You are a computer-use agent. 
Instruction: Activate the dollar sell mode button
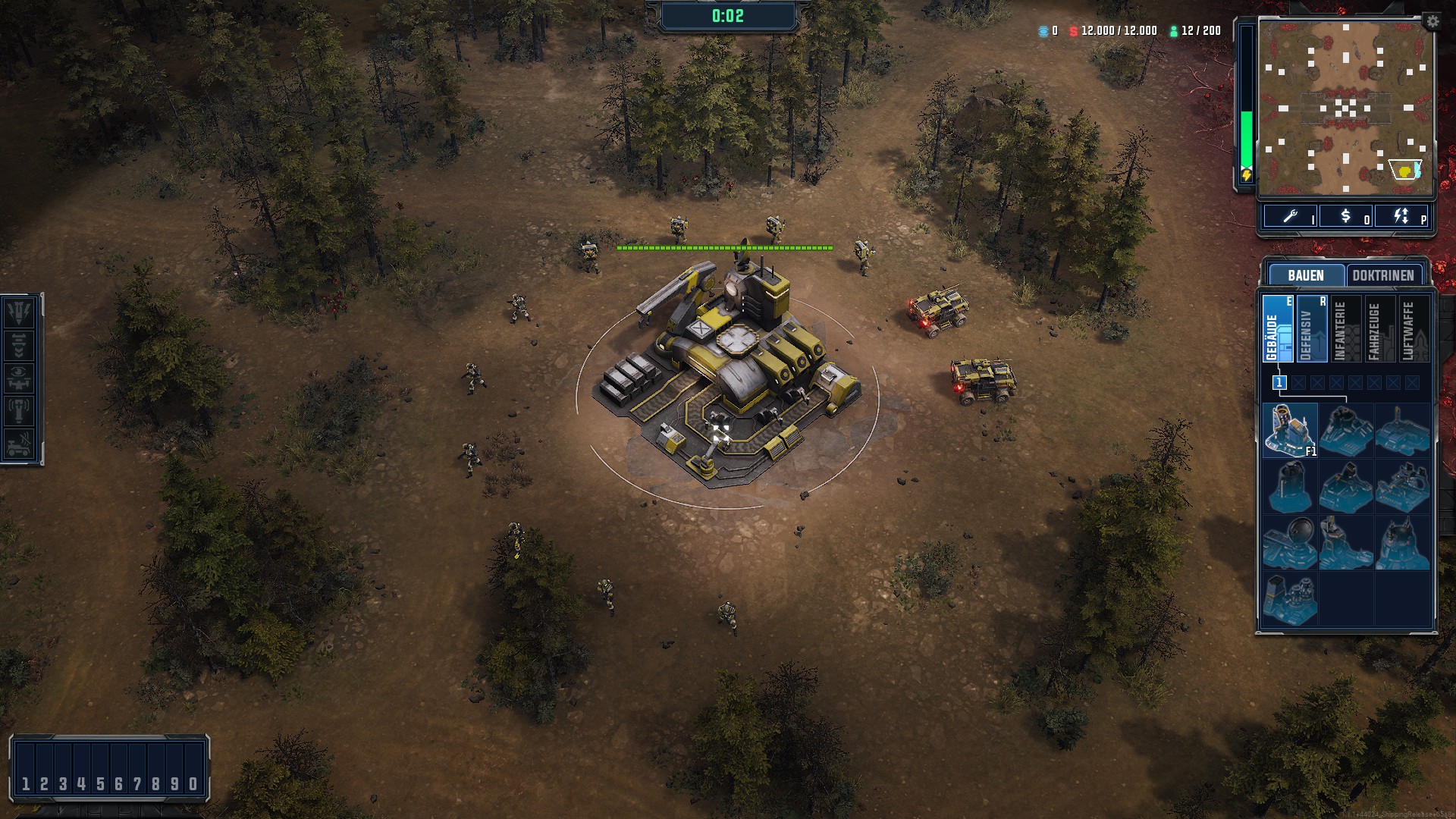click(x=1346, y=217)
